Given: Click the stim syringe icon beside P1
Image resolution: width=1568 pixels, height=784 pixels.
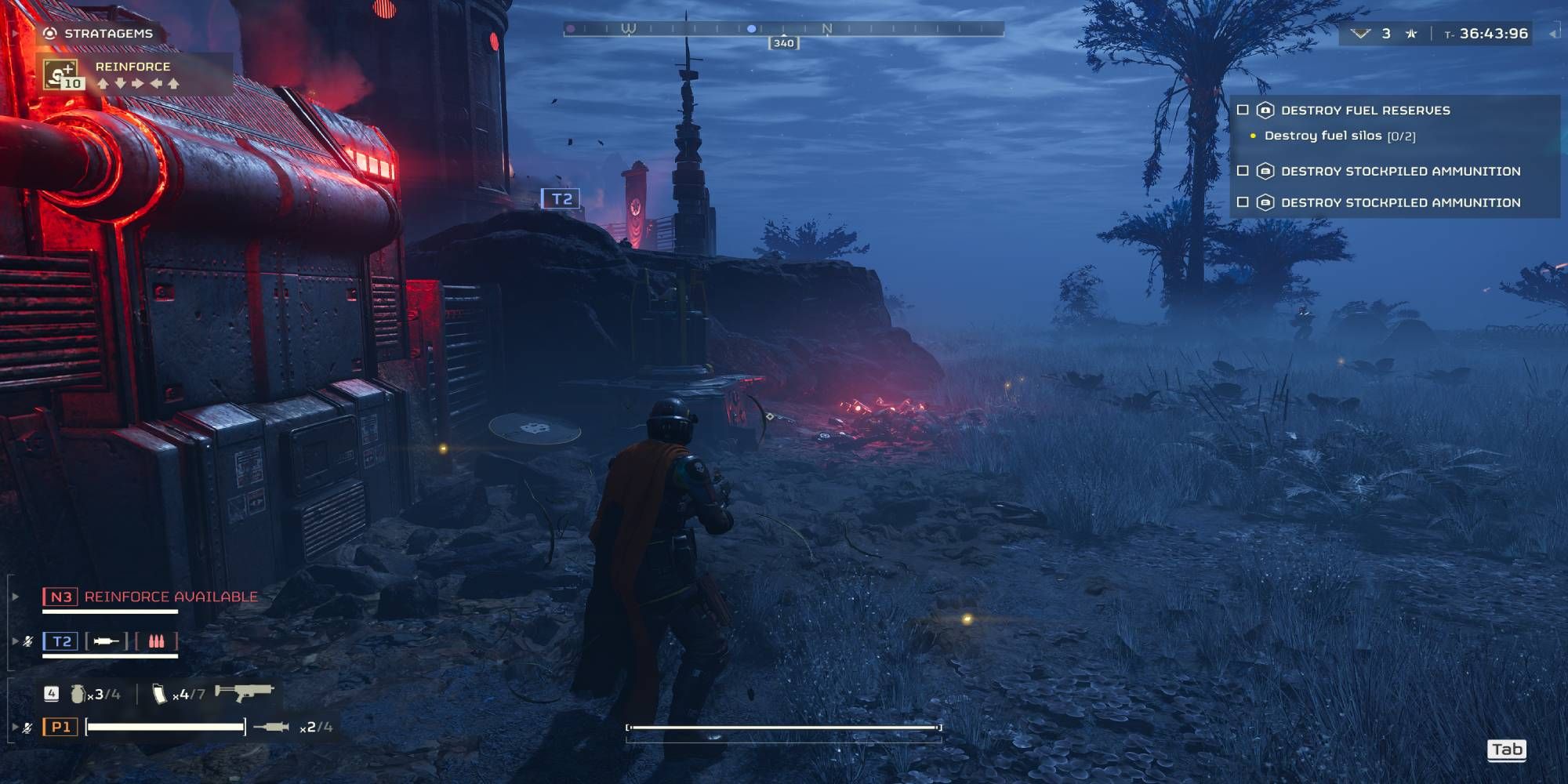Looking at the screenshot, I should click(x=271, y=727).
